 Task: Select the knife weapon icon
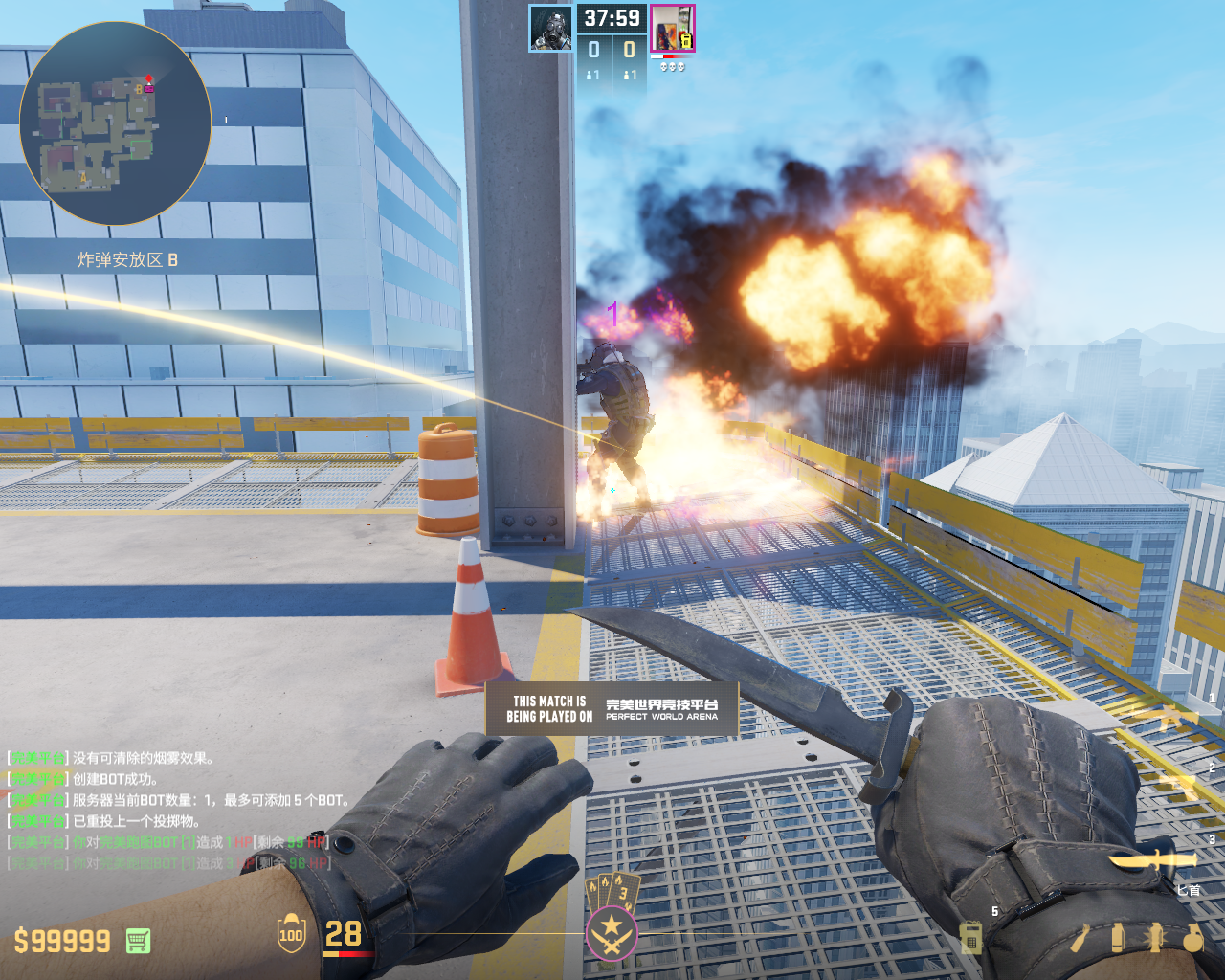pyautogui.click(x=1153, y=860)
